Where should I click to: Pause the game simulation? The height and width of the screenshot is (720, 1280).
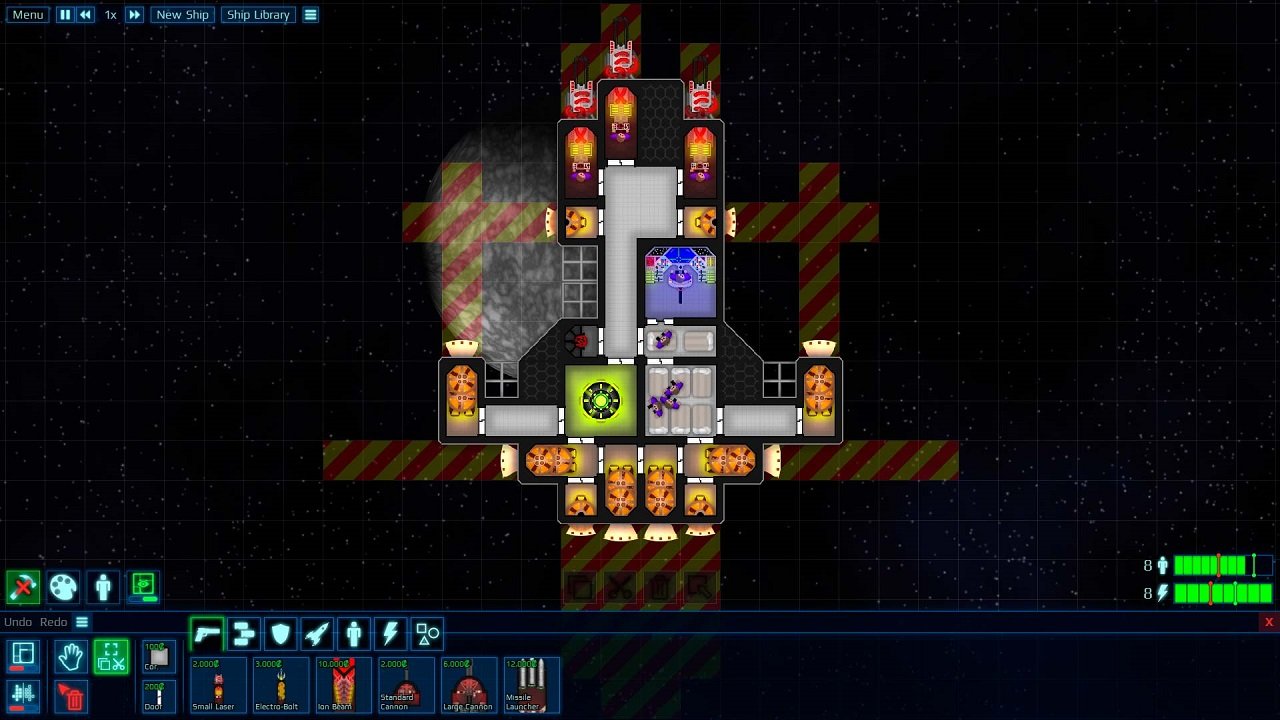64,14
